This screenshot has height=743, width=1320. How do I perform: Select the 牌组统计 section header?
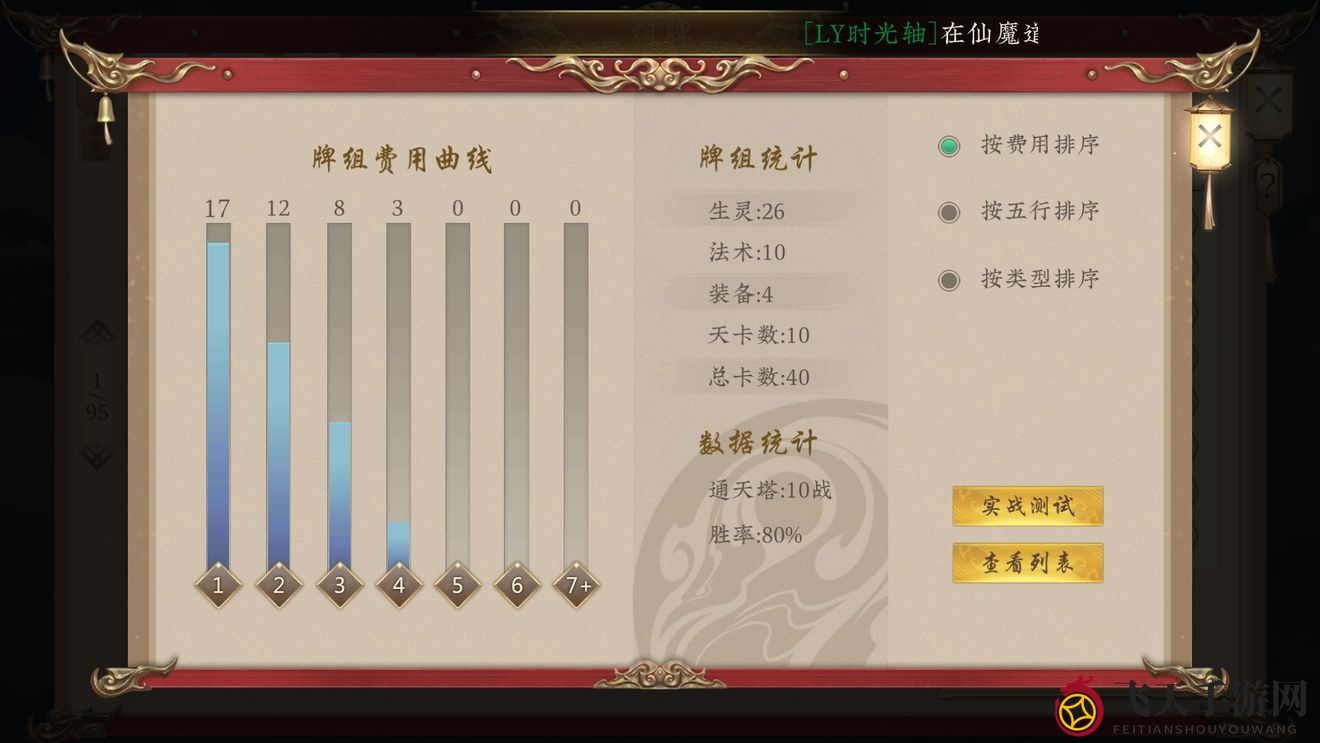click(757, 158)
